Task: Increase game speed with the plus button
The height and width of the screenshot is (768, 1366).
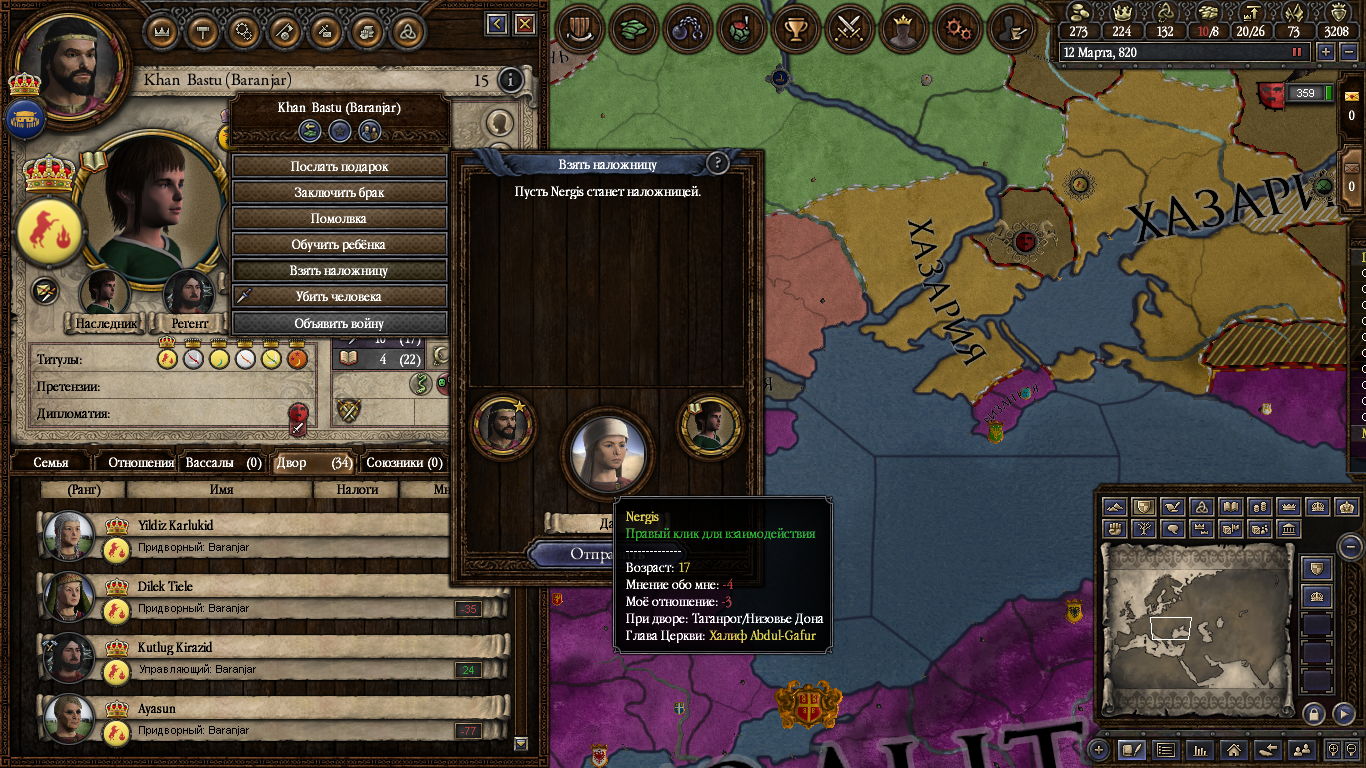Action: (x=1326, y=52)
